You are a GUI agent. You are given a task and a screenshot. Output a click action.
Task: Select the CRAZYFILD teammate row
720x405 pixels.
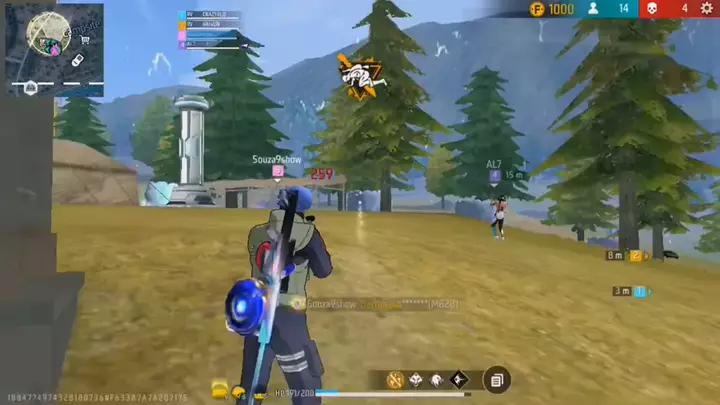[x=210, y=15]
